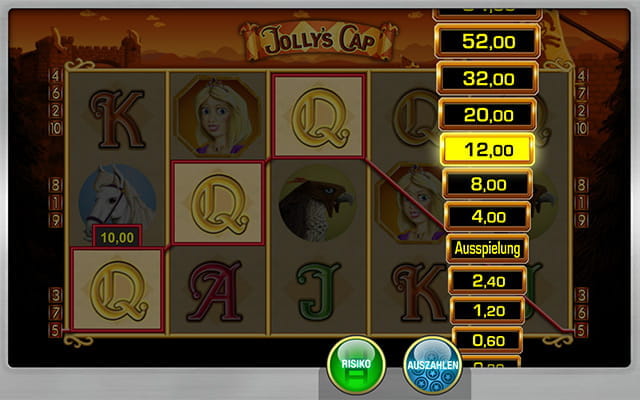This screenshot has width=640, height=400.
Task: Gamble winnings with the green Risiko button
Action: tap(358, 366)
